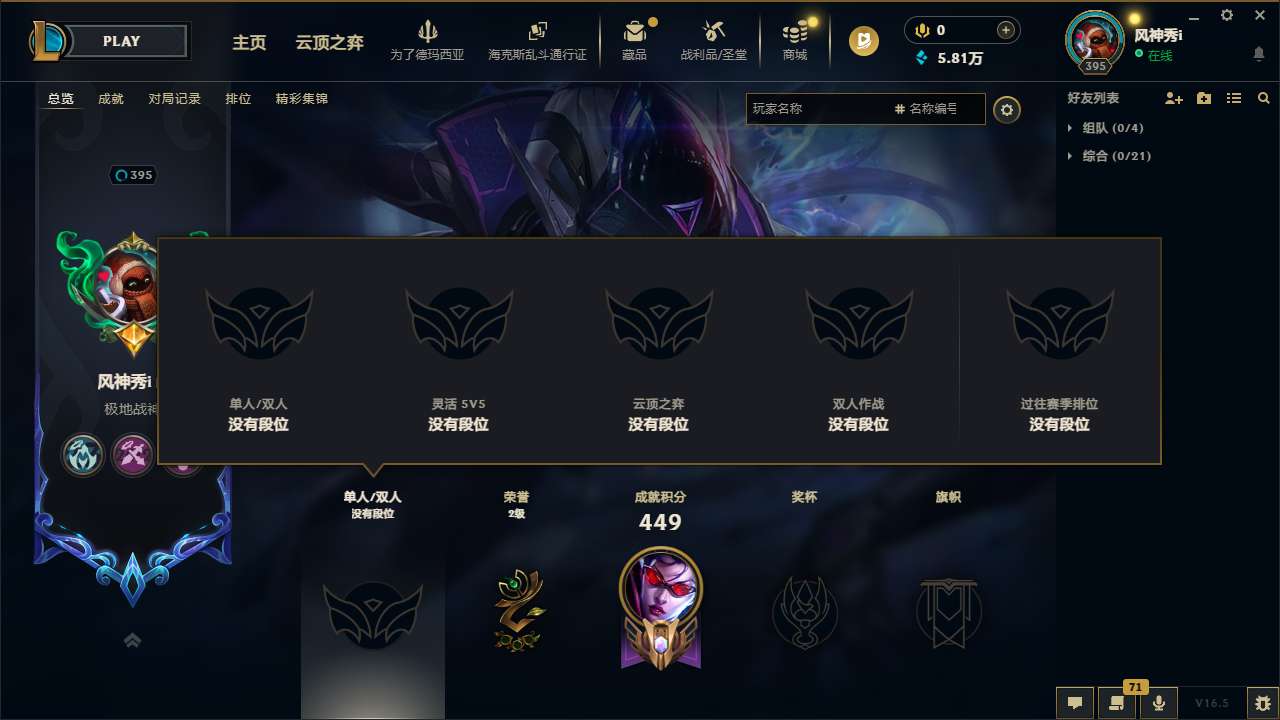Screen dimensions: 1280x720
Task: Open the chat bubble icon
Action: click(1075, 703)
